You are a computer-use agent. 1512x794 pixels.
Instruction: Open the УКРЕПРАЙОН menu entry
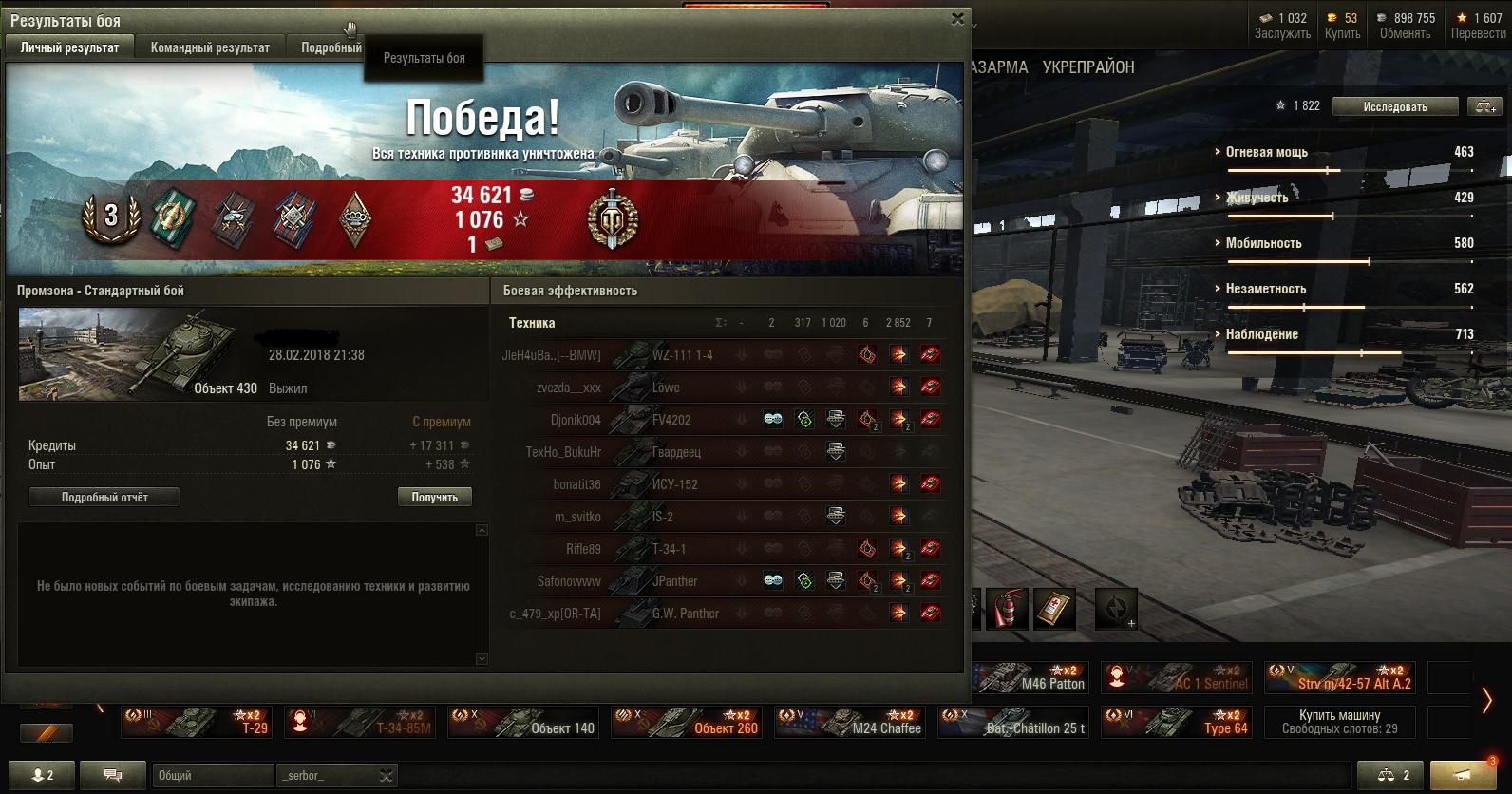click(x=1087, y=67)
